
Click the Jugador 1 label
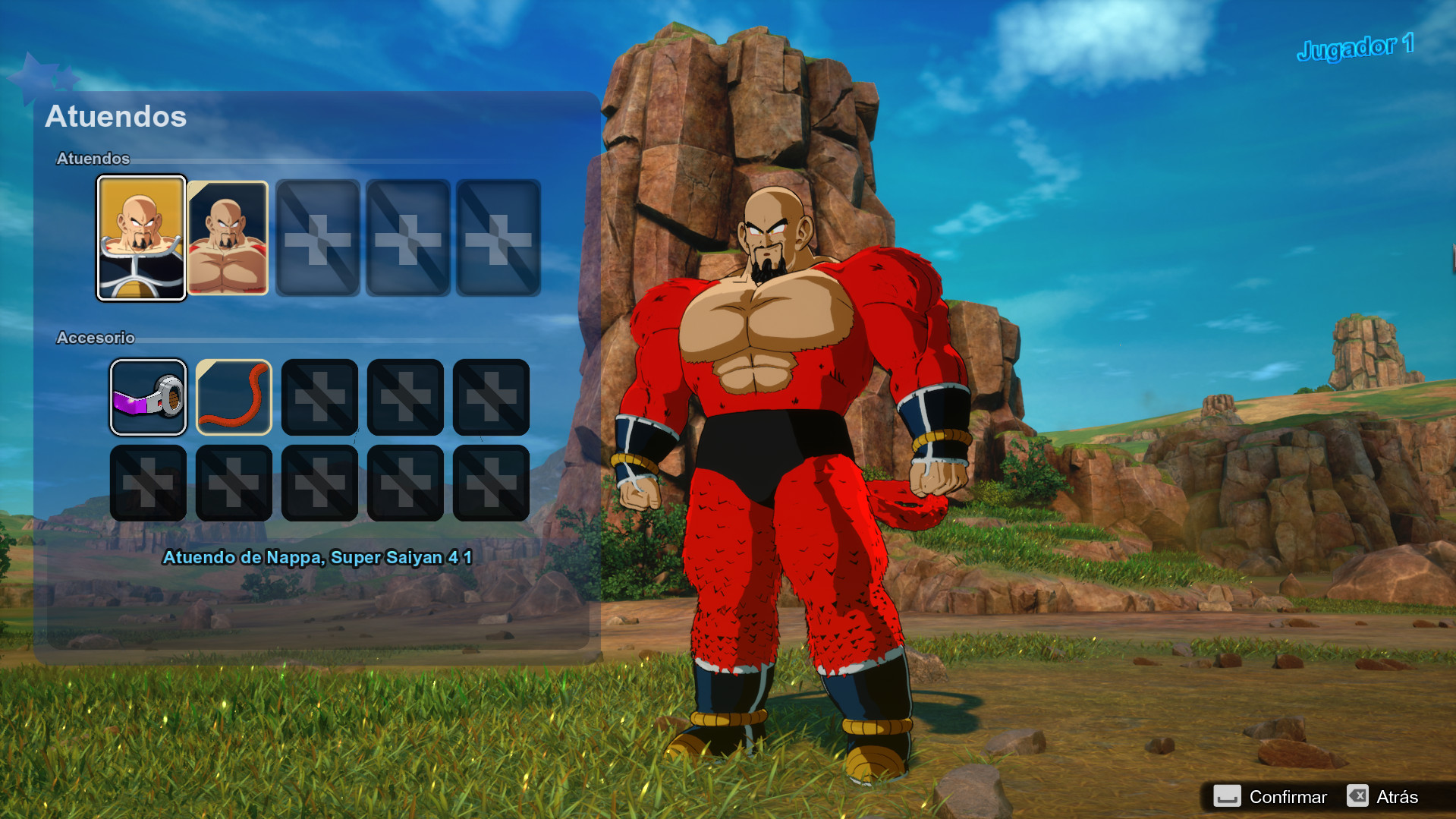1354,46
